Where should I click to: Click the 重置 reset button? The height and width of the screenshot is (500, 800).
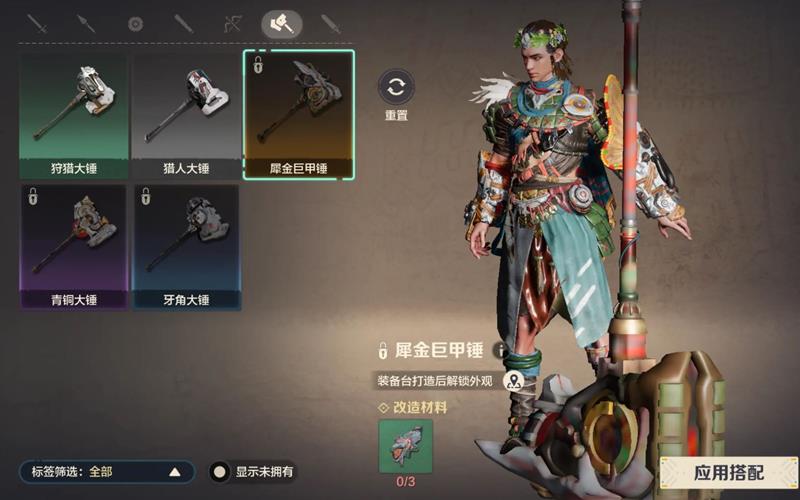pyautogui.click(x=396, y=87)
